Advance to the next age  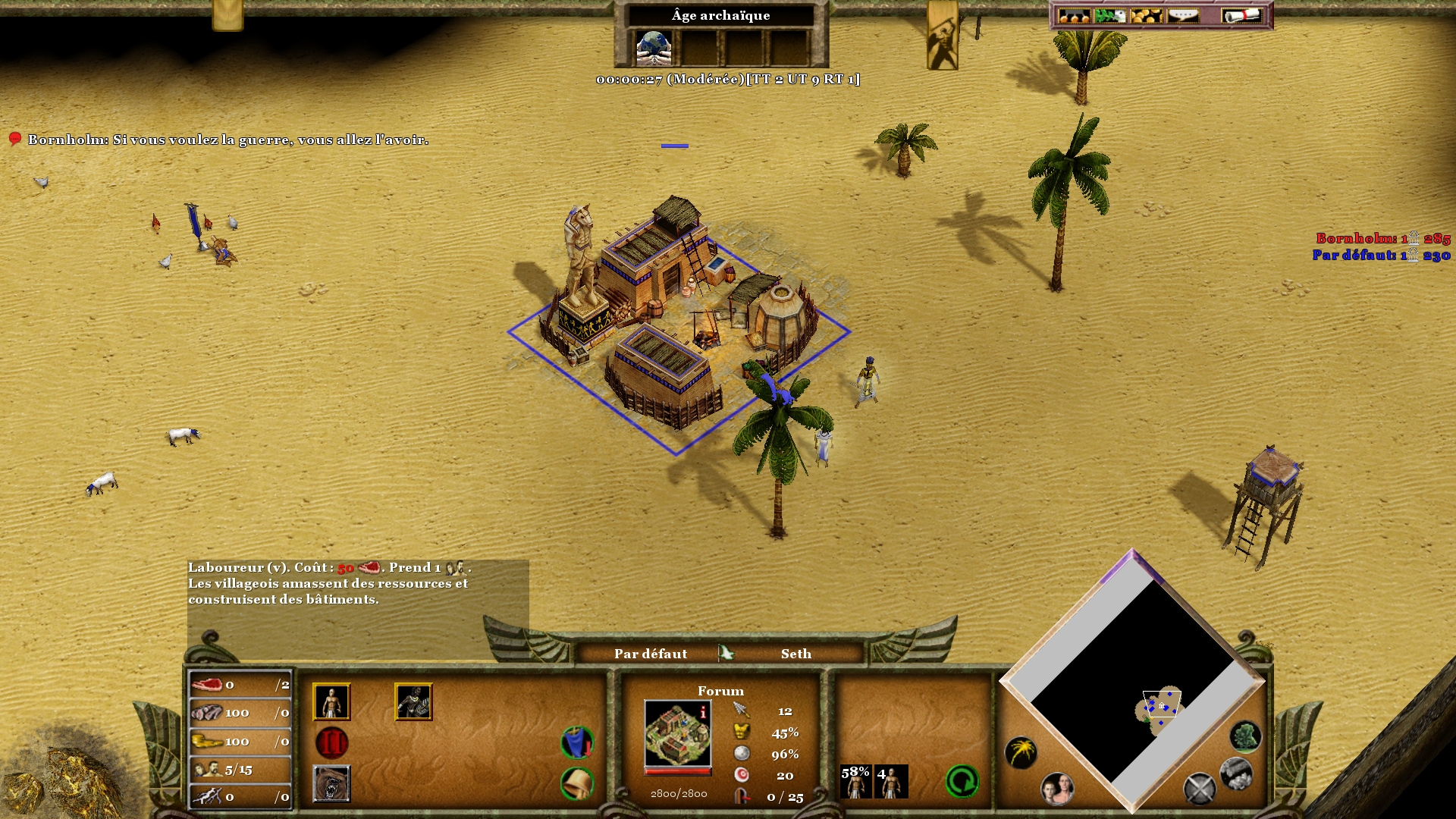(x=331, y=743)
